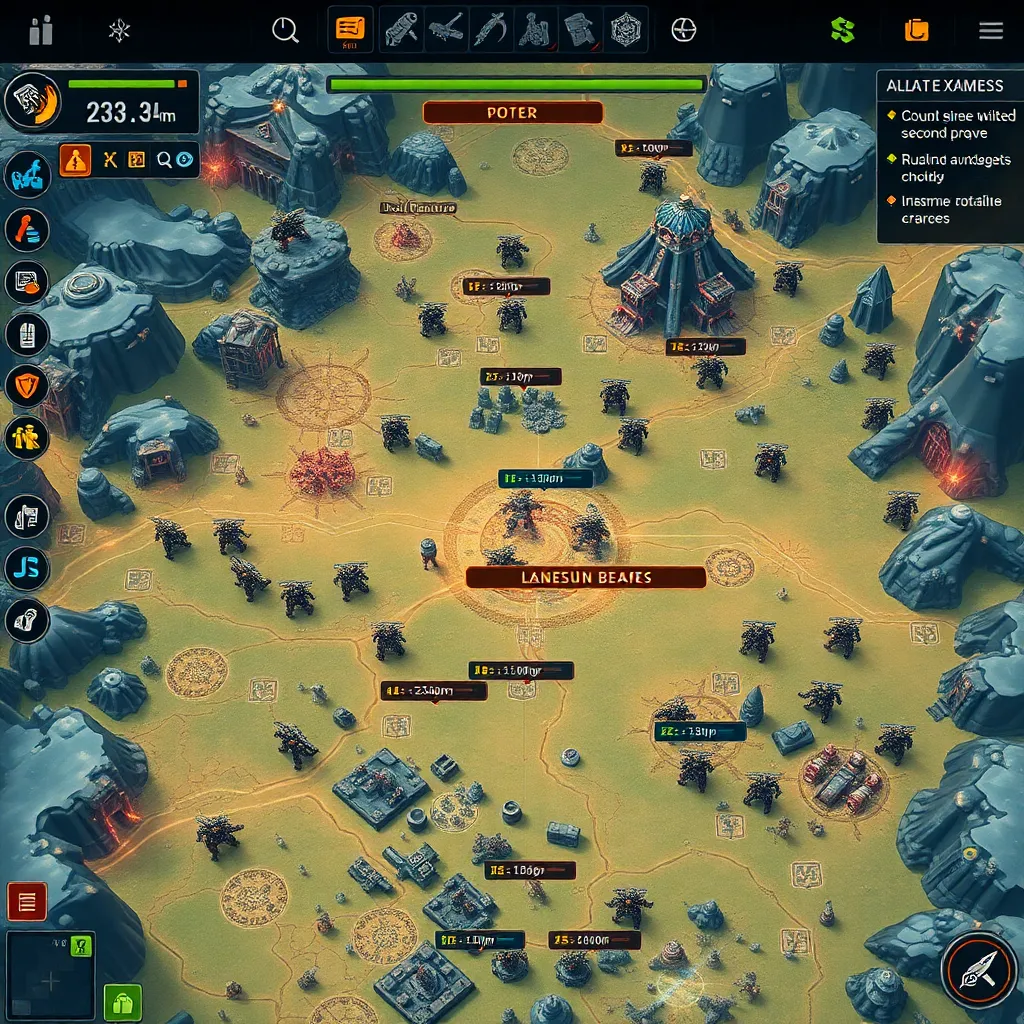Open the hamburger menu
The image size is (1024, 1024).
(x=990, y=30)
